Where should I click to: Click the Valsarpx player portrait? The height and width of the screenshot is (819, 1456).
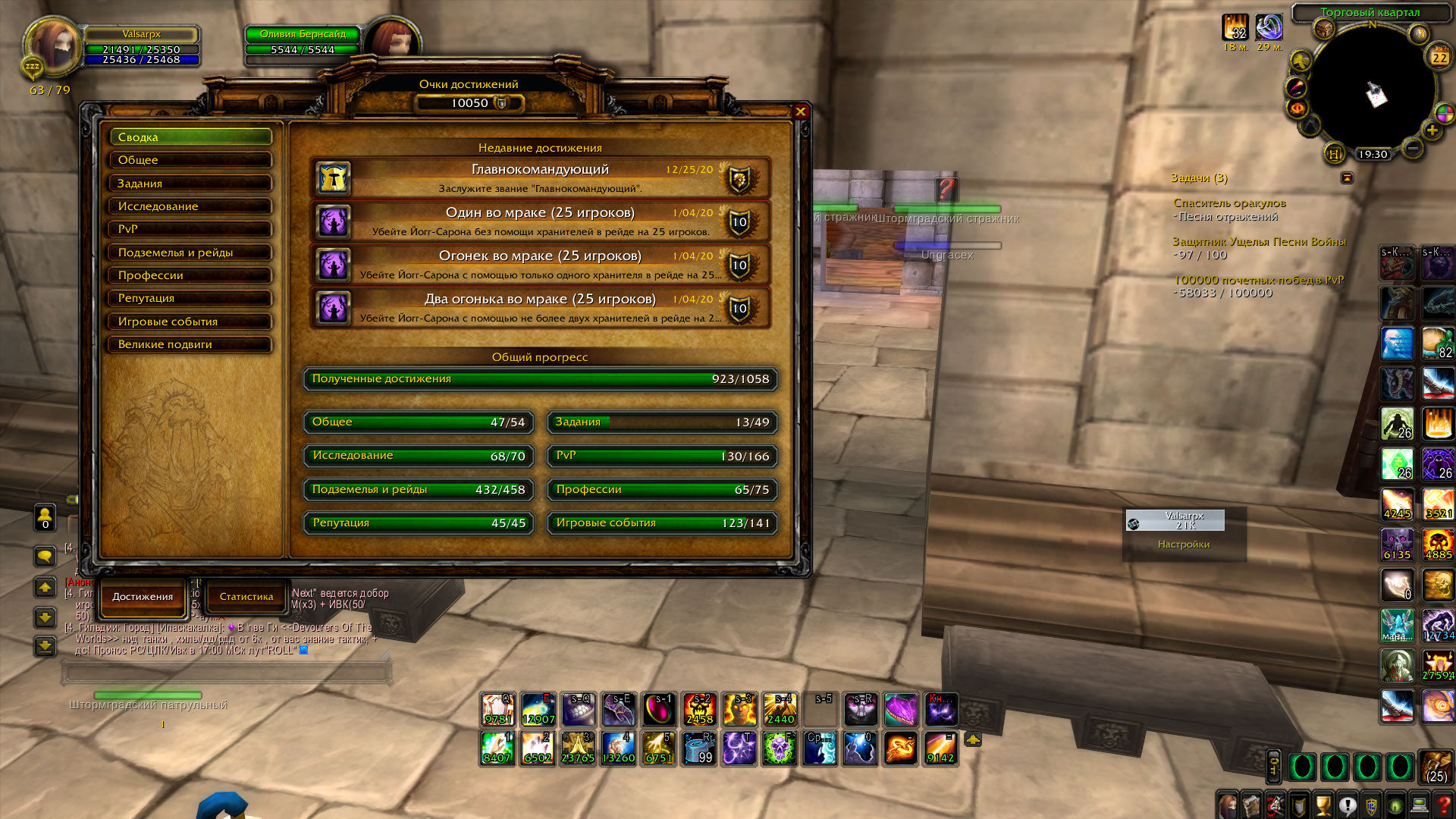pos(53,45)
